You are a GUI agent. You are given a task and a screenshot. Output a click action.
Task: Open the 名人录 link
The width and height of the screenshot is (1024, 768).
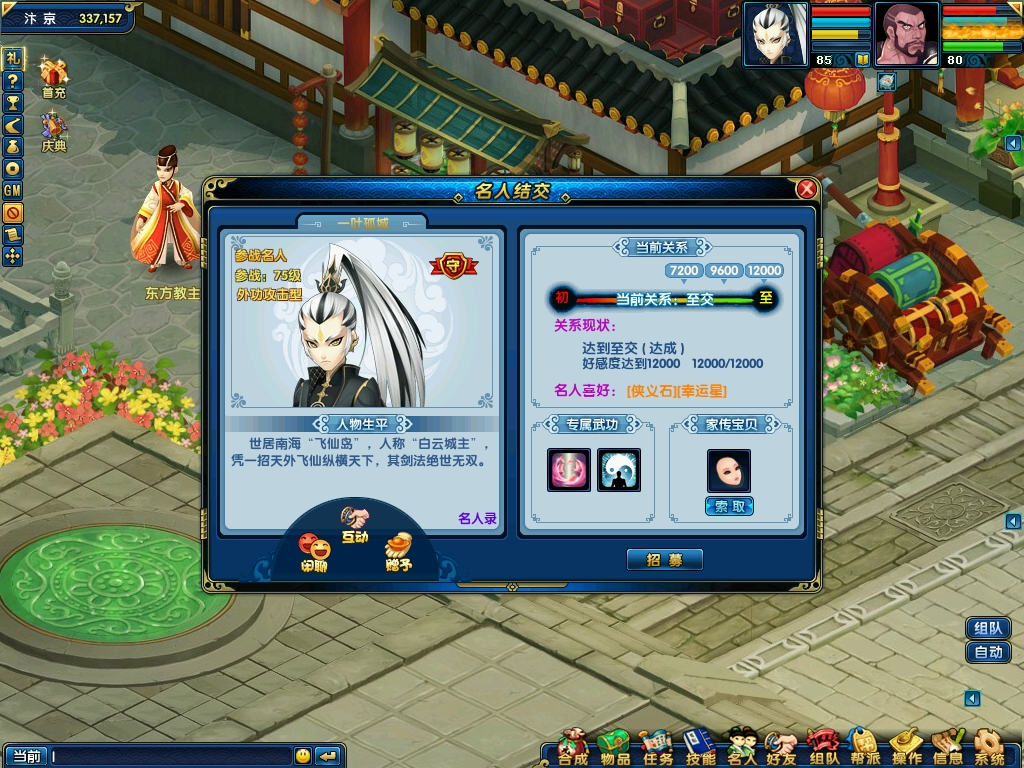click(x=477, y=518)
